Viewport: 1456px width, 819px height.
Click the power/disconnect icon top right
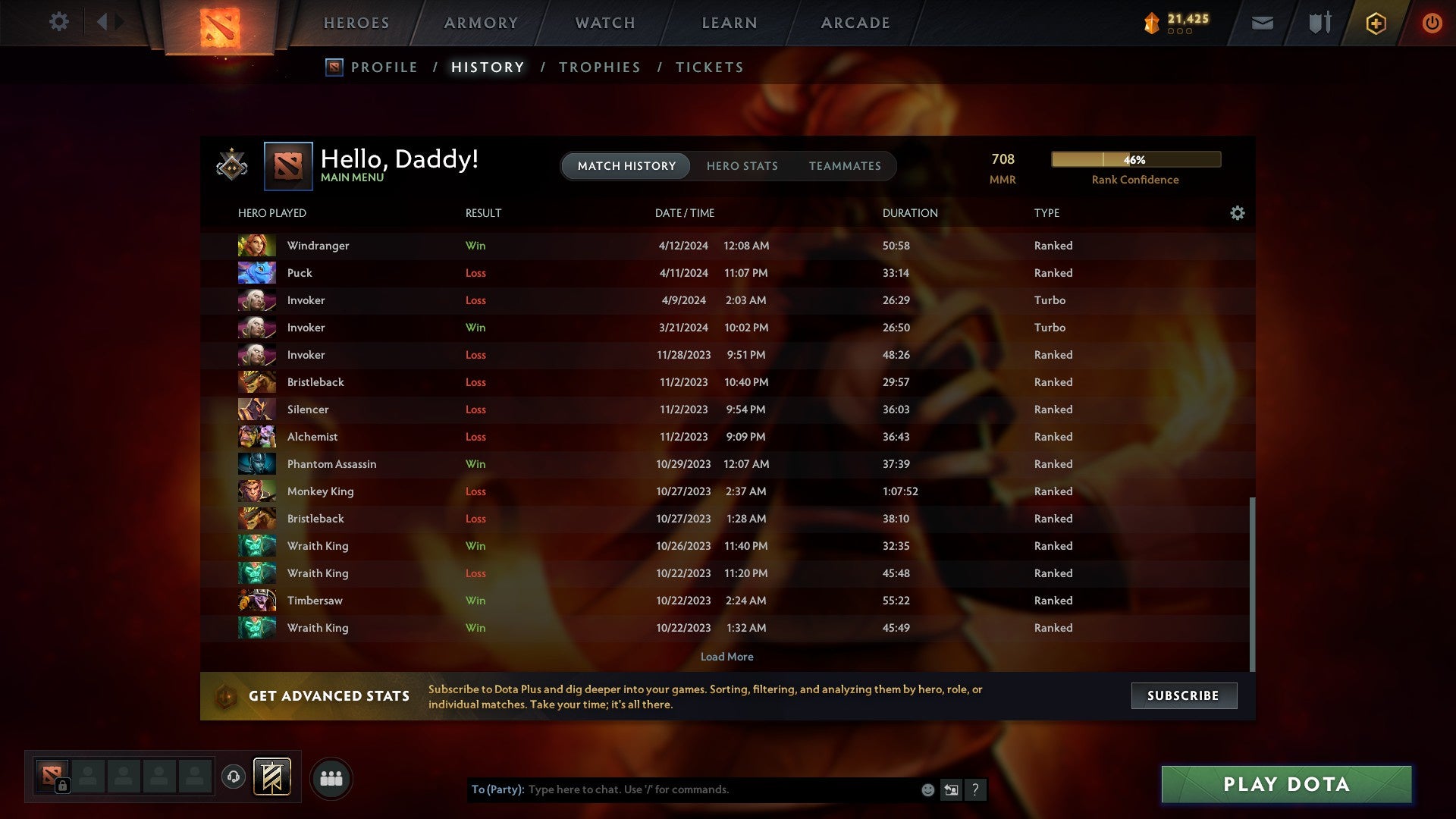tap(1432, 23)
